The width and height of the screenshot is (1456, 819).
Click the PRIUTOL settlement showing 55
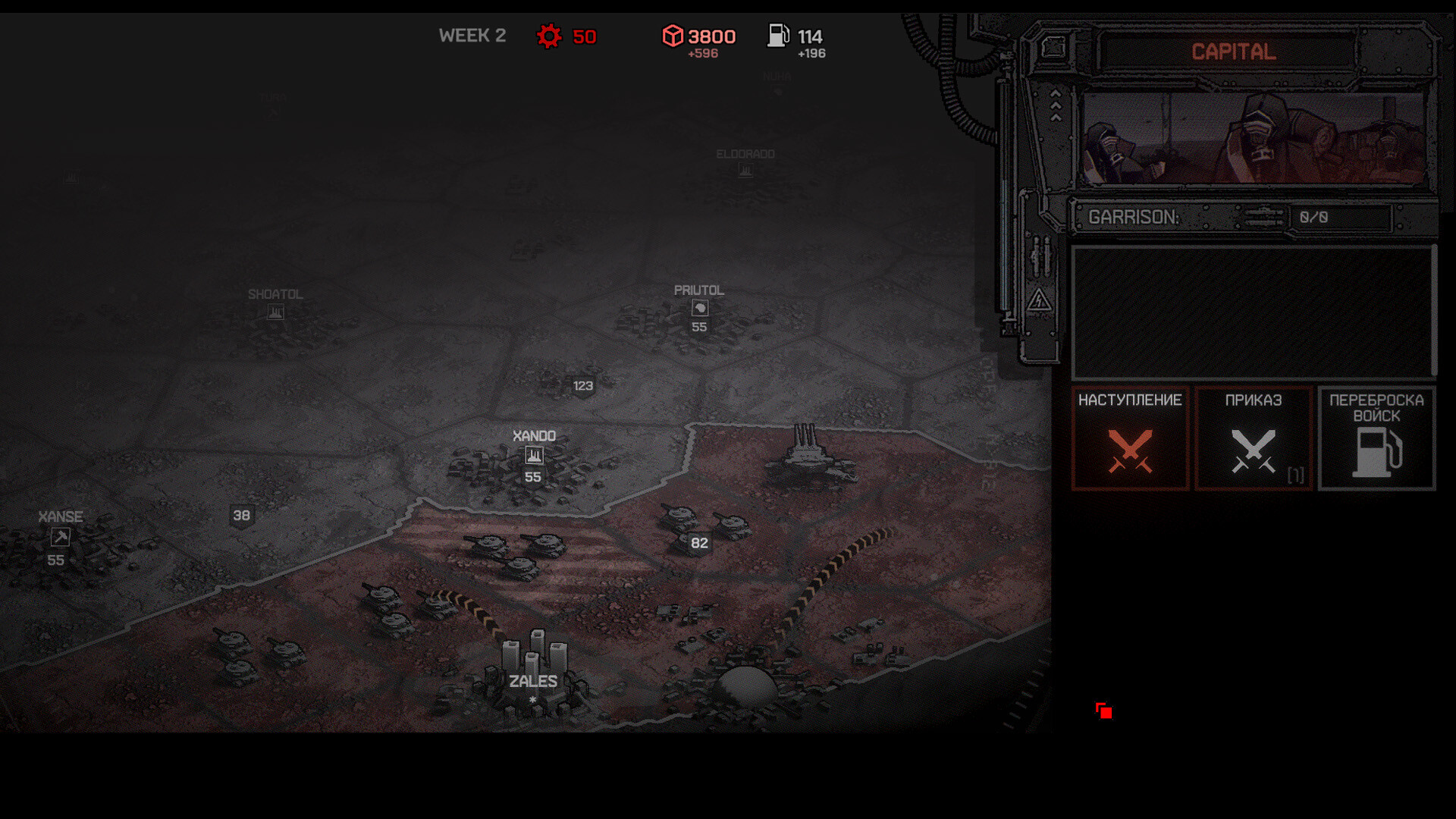(x=698, y=309)
